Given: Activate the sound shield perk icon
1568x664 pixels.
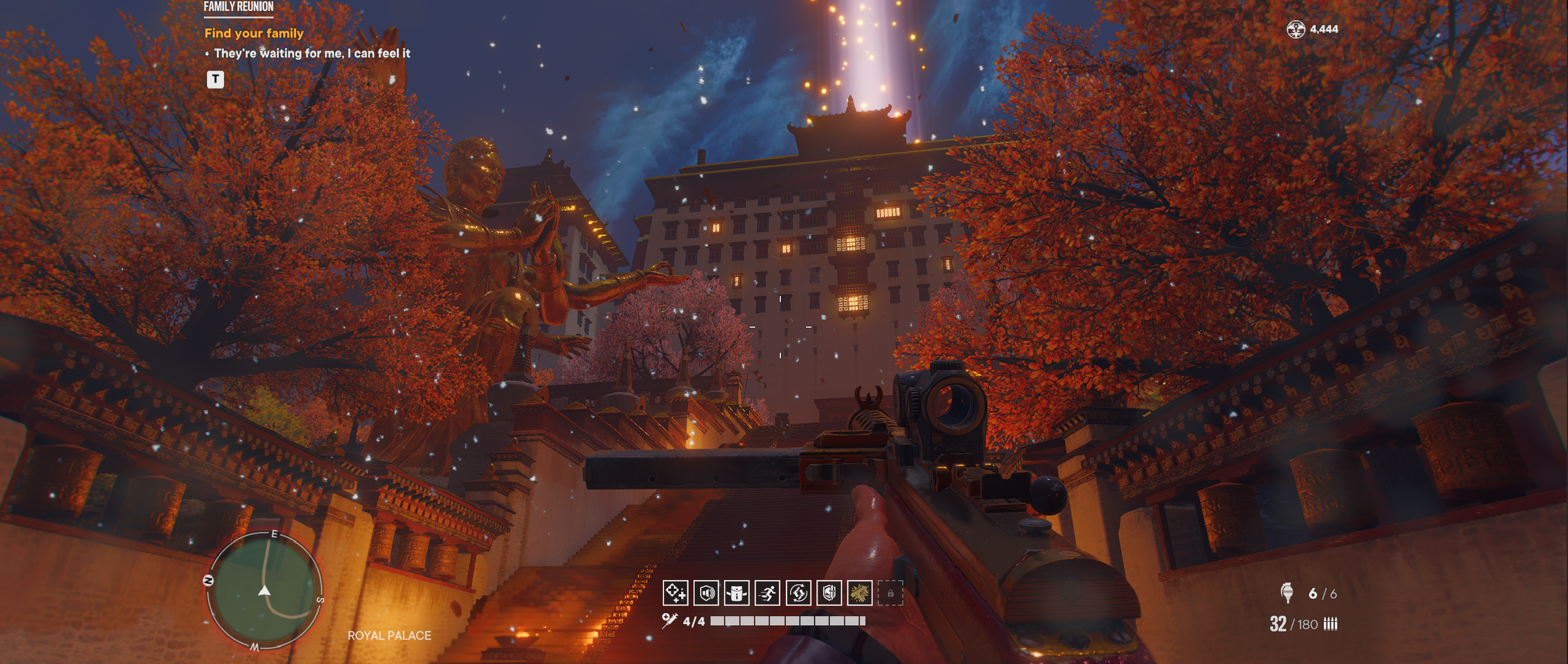Looking at the screenshot, I should point(706,593).
